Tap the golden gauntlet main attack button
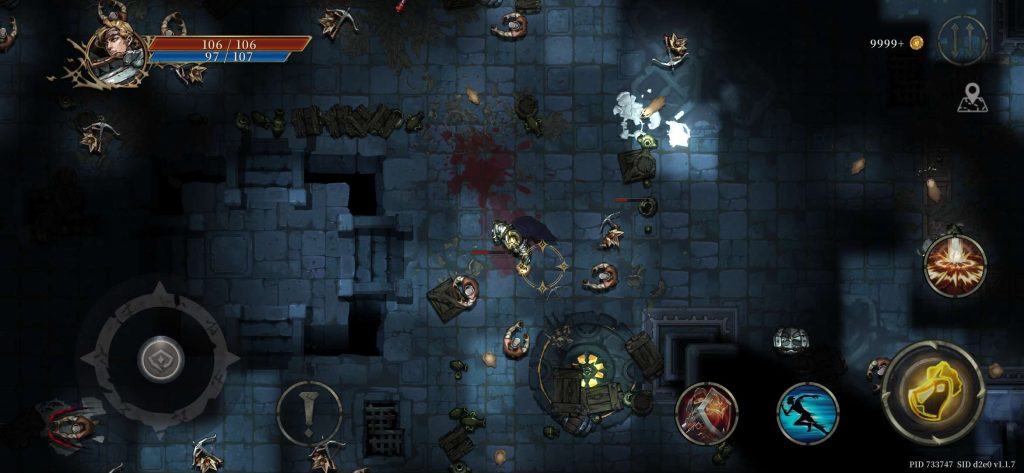Image resolution: width=1024 pixels, height=473 pixels. point(933,391)
